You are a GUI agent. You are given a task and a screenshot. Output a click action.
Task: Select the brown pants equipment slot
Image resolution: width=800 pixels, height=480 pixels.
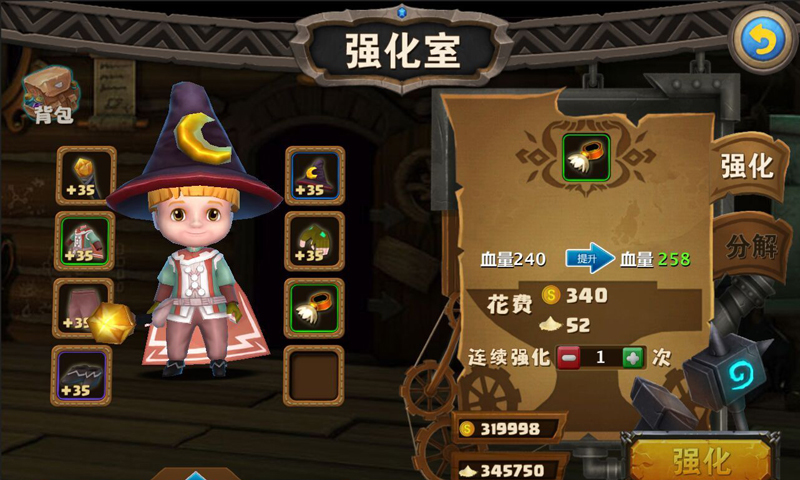pos(82,308)
